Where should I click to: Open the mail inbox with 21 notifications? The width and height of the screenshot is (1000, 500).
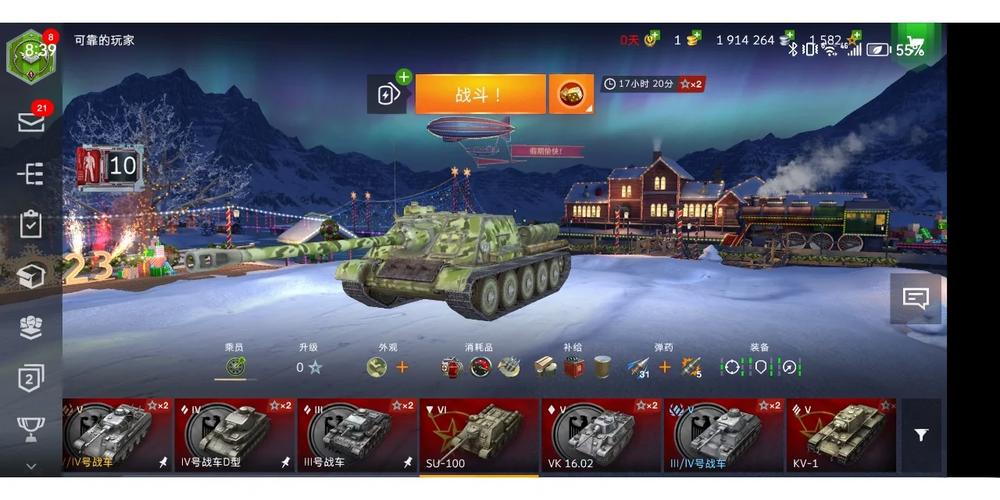(31, 122)
